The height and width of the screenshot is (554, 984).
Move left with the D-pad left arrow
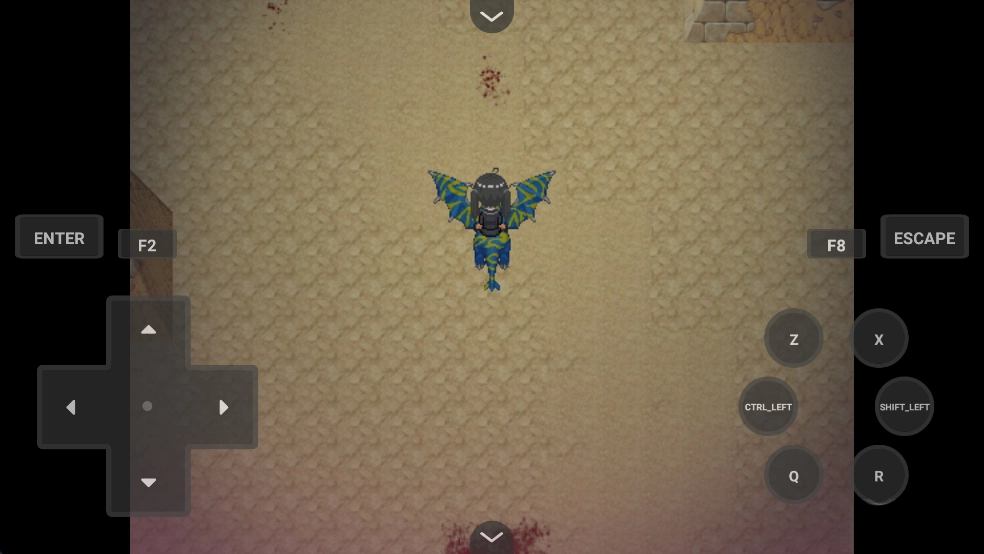tap(71, 407)
